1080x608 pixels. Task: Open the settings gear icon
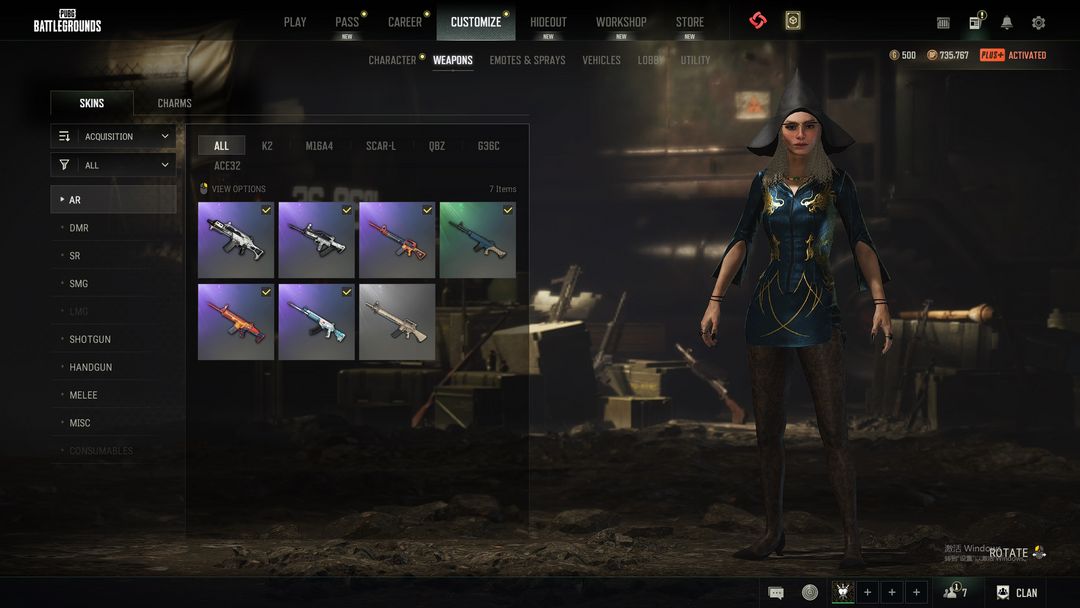click(1038, 22)
